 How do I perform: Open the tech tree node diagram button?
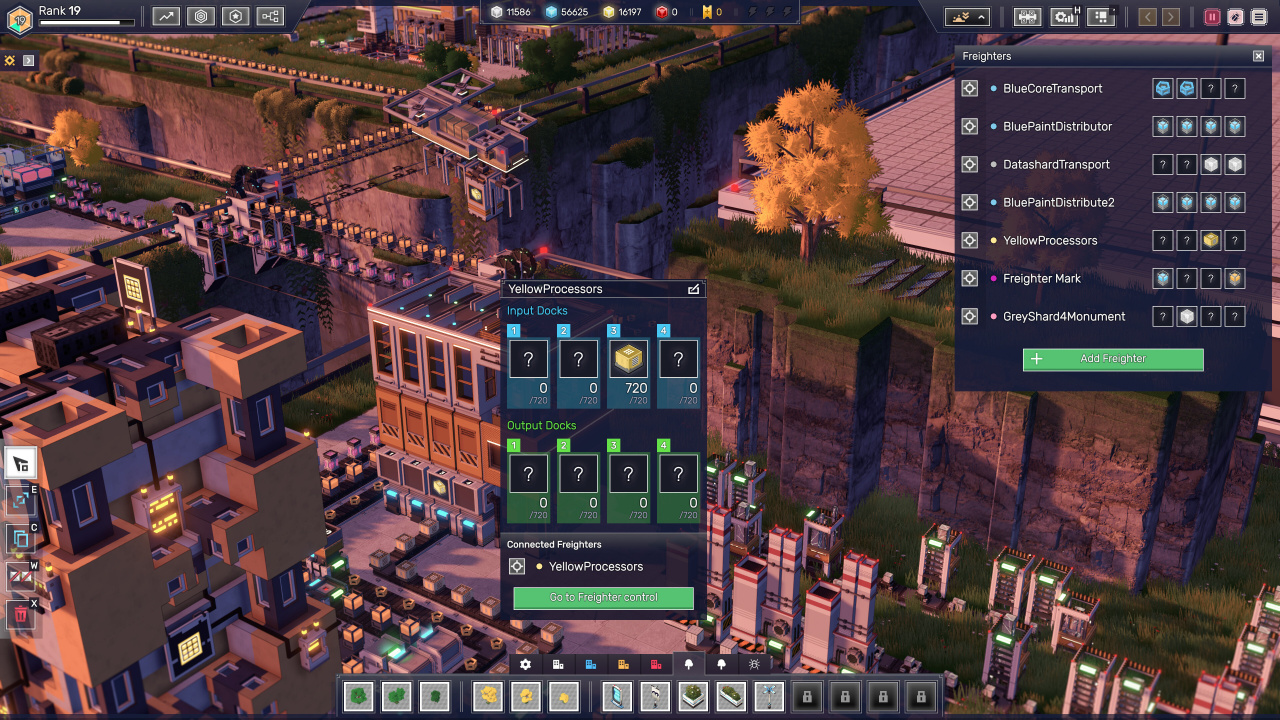(270, 16)
